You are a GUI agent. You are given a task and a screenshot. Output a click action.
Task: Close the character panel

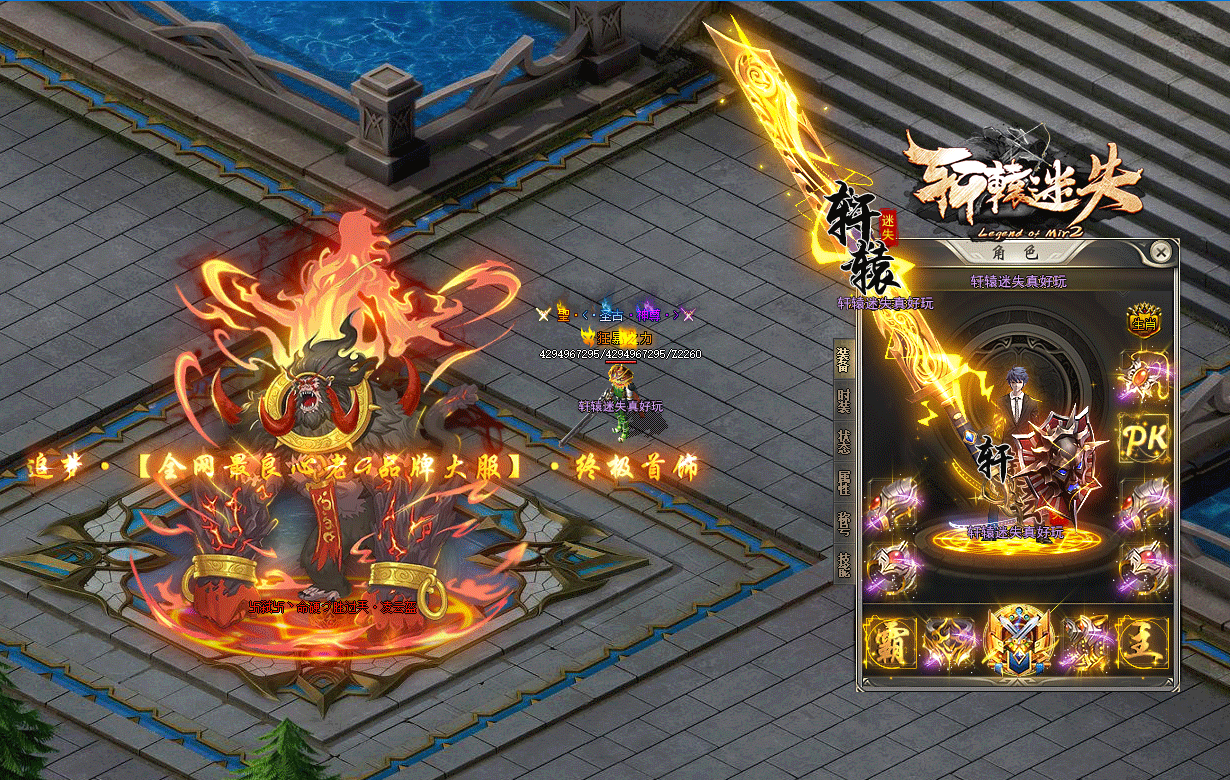(1160, 253)
